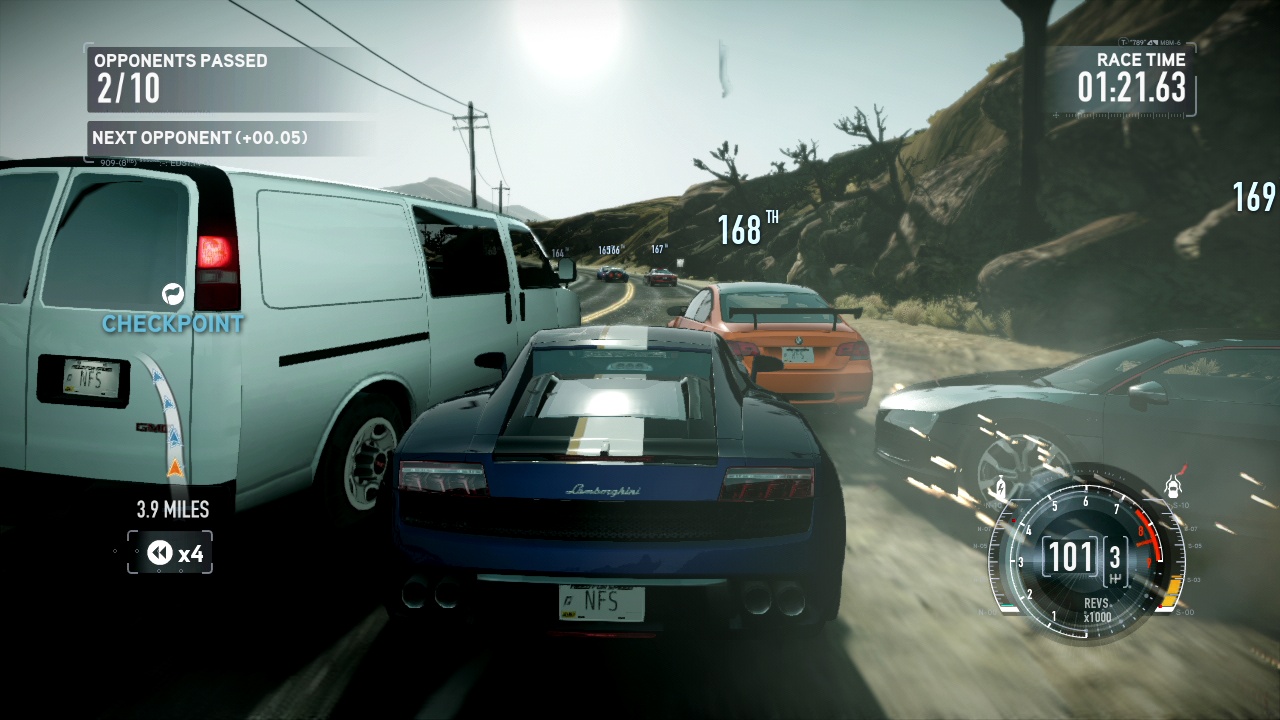Click the rewind x4 icon
This screenshot has height=720, width=1280.
point(161,553)
